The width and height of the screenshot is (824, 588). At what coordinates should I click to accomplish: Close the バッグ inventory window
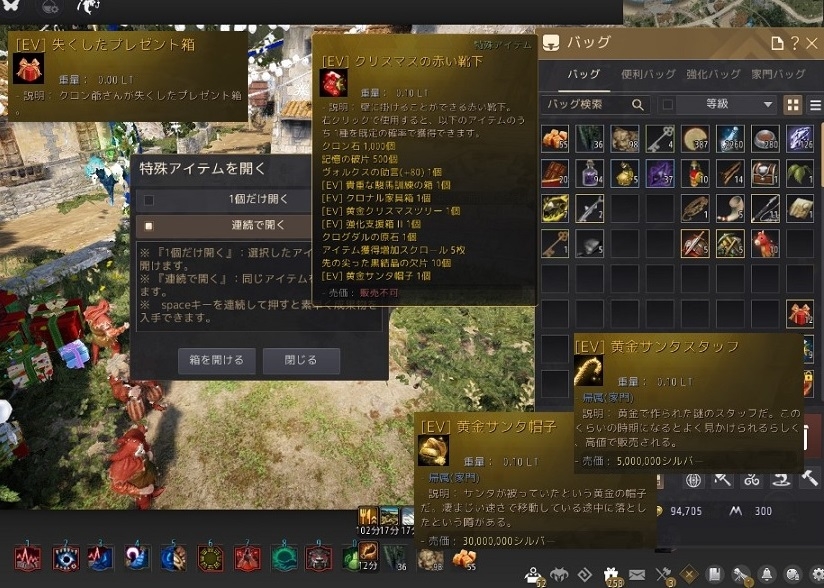(813, 44)
